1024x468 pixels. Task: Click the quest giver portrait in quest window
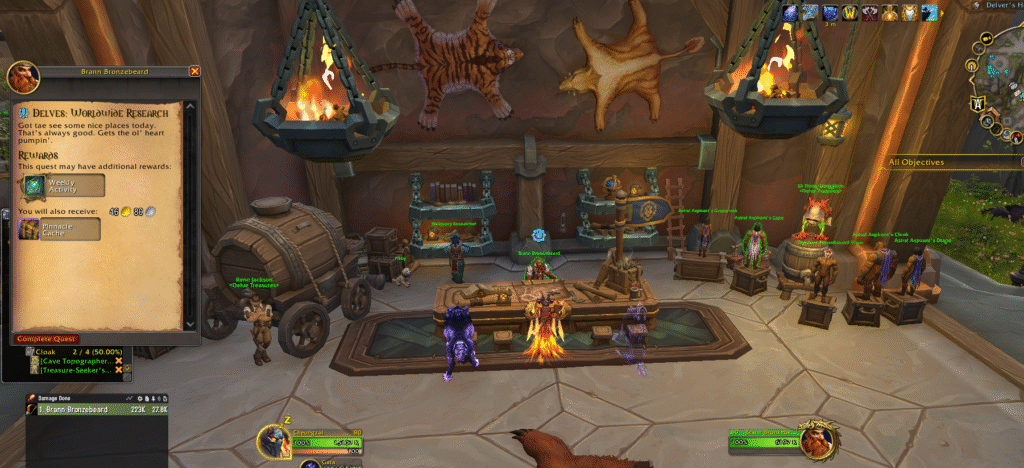pyautogui.click(x=22, y=78)
